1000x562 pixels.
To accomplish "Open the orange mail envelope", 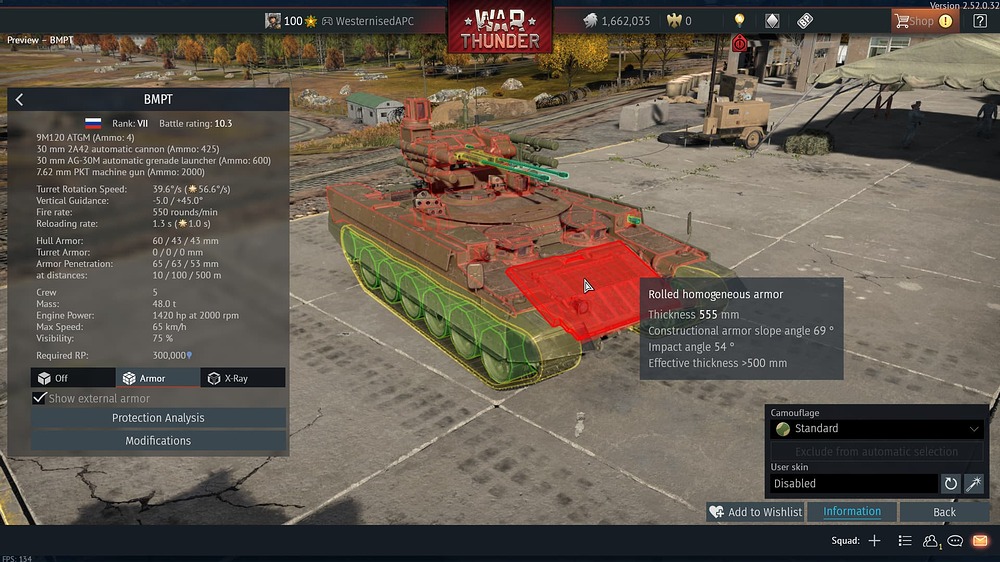I will pos(980,541).
